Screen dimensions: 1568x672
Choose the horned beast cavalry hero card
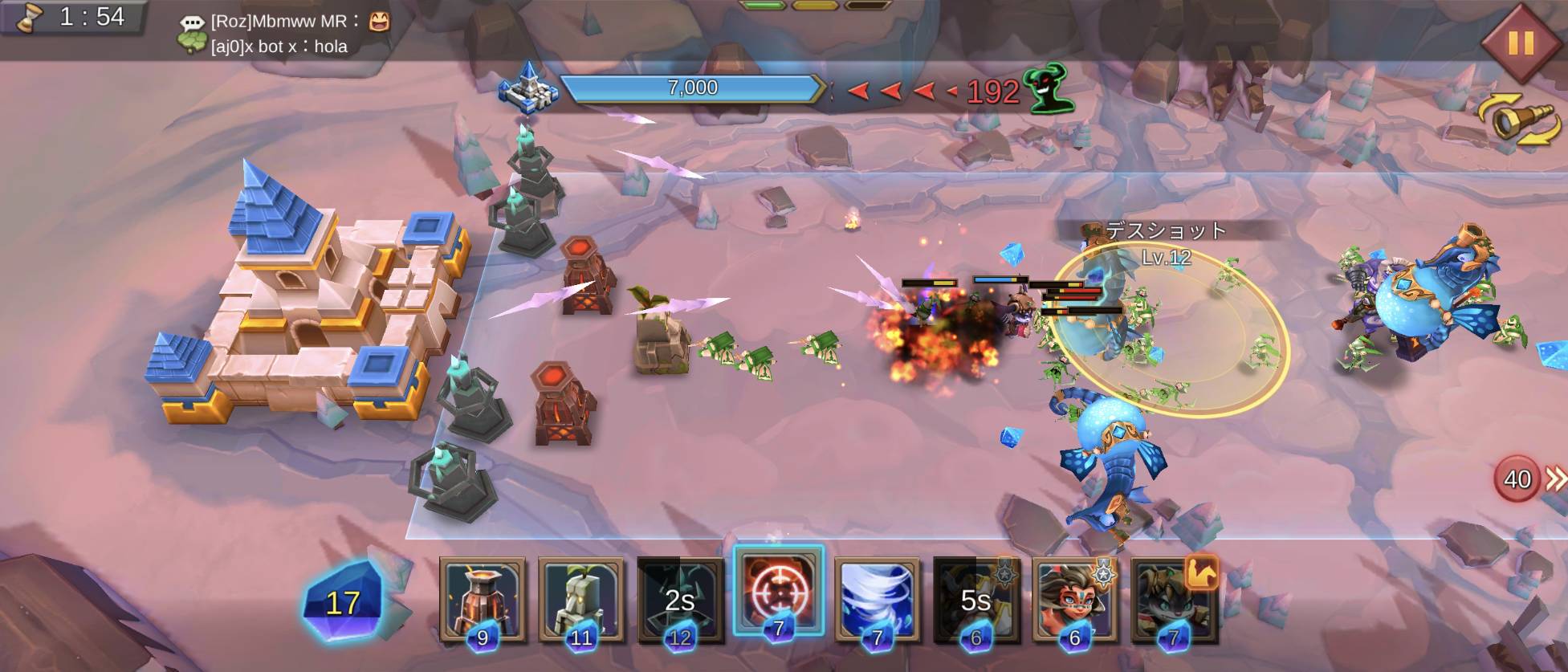[1173, 598]
